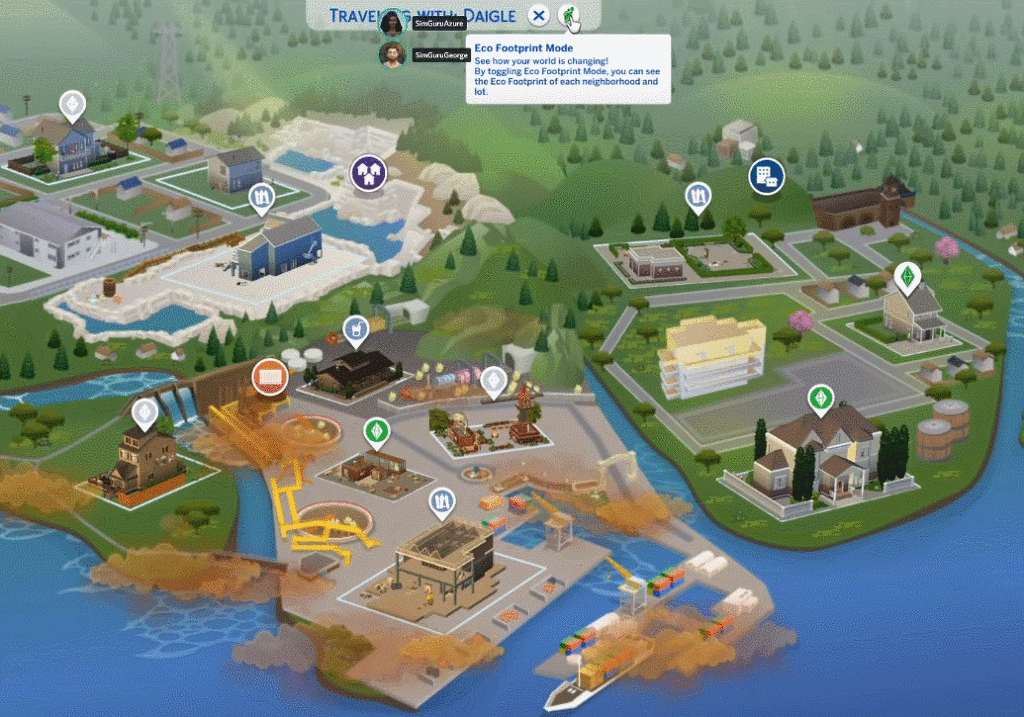Open the purple three-houses neighborhood icon
Viewport: 1024px width, 717px height.
click(368, 173)
